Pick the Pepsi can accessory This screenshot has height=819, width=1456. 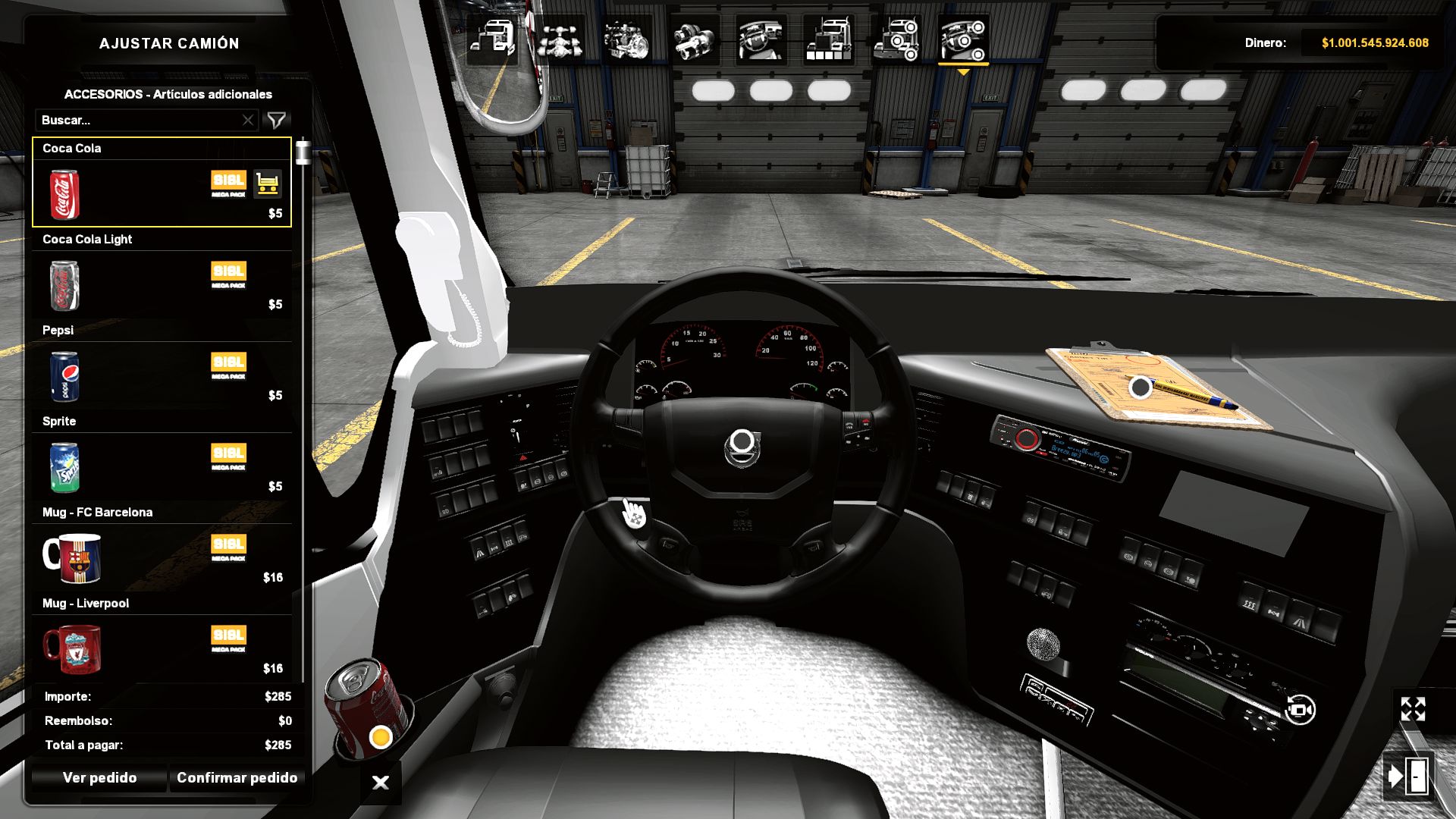(64, 377)
